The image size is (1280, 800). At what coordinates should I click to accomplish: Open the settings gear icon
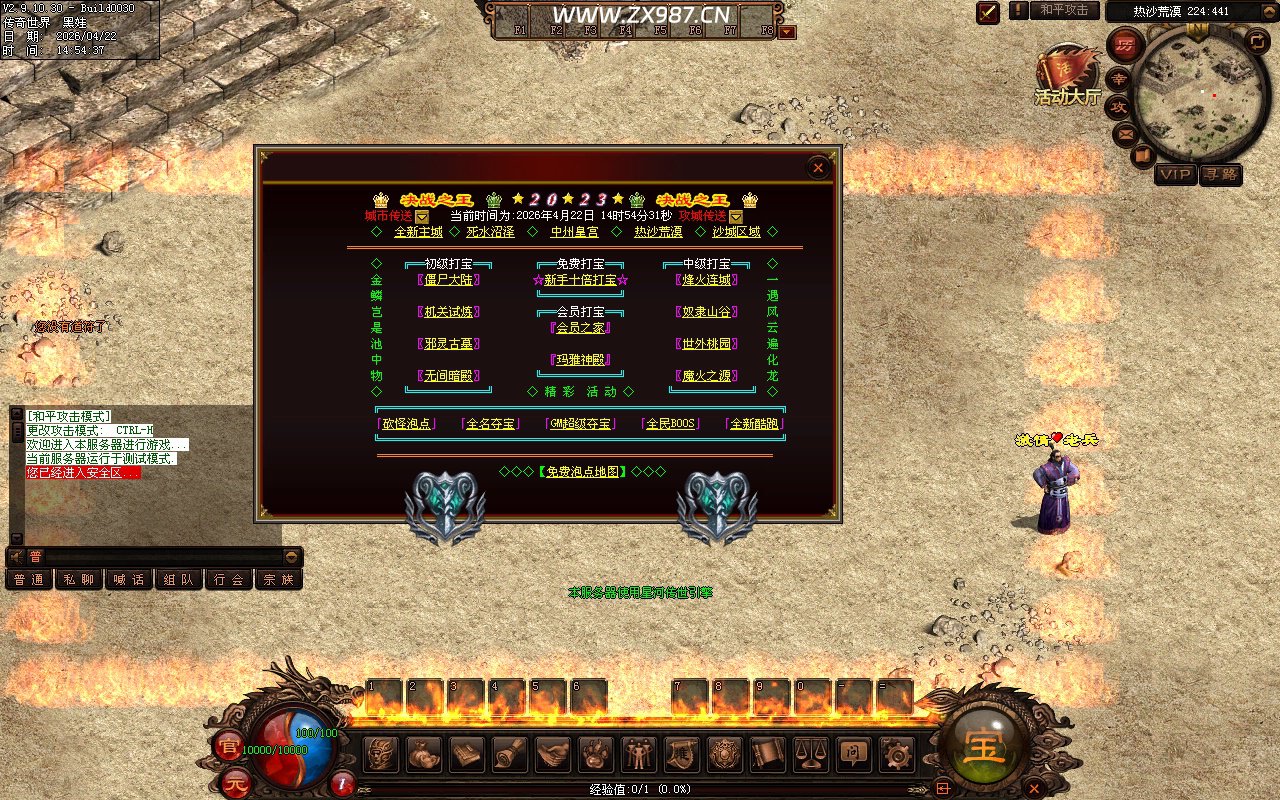coord(895,753)
